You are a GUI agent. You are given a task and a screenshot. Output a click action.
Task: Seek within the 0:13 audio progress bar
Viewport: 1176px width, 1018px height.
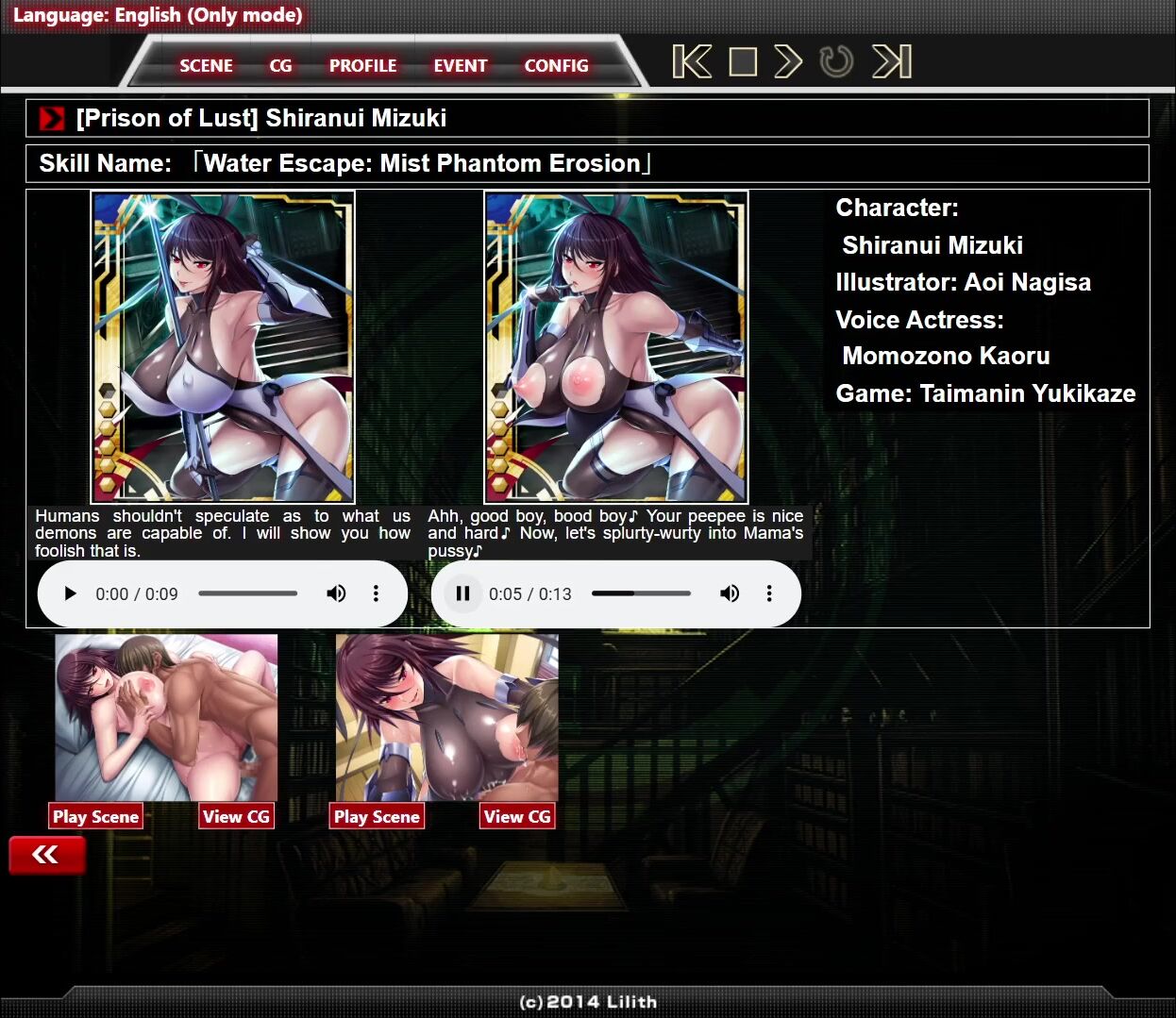point(641,593)
